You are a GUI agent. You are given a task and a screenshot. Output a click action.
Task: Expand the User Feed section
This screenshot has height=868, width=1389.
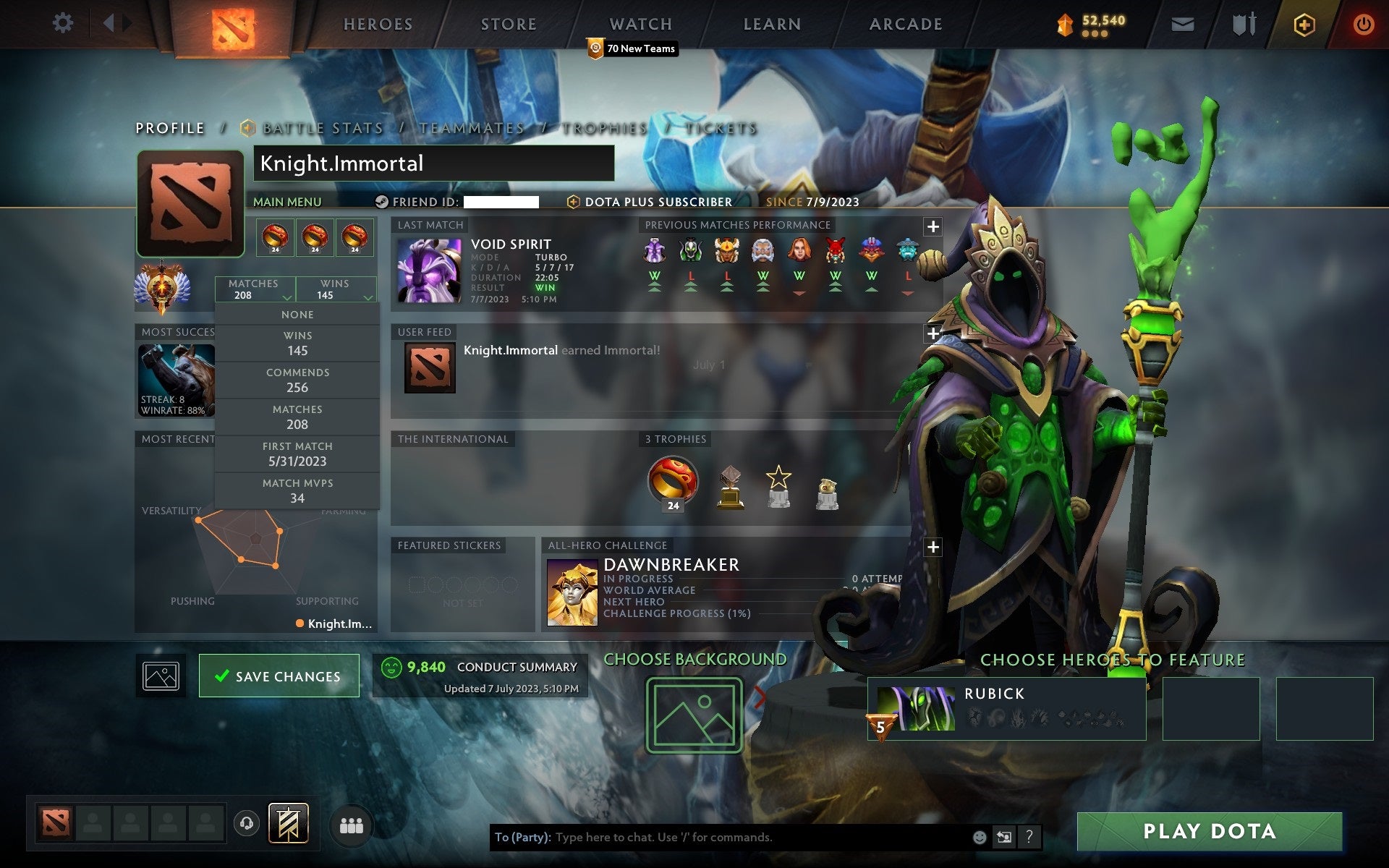click(933, 334)
